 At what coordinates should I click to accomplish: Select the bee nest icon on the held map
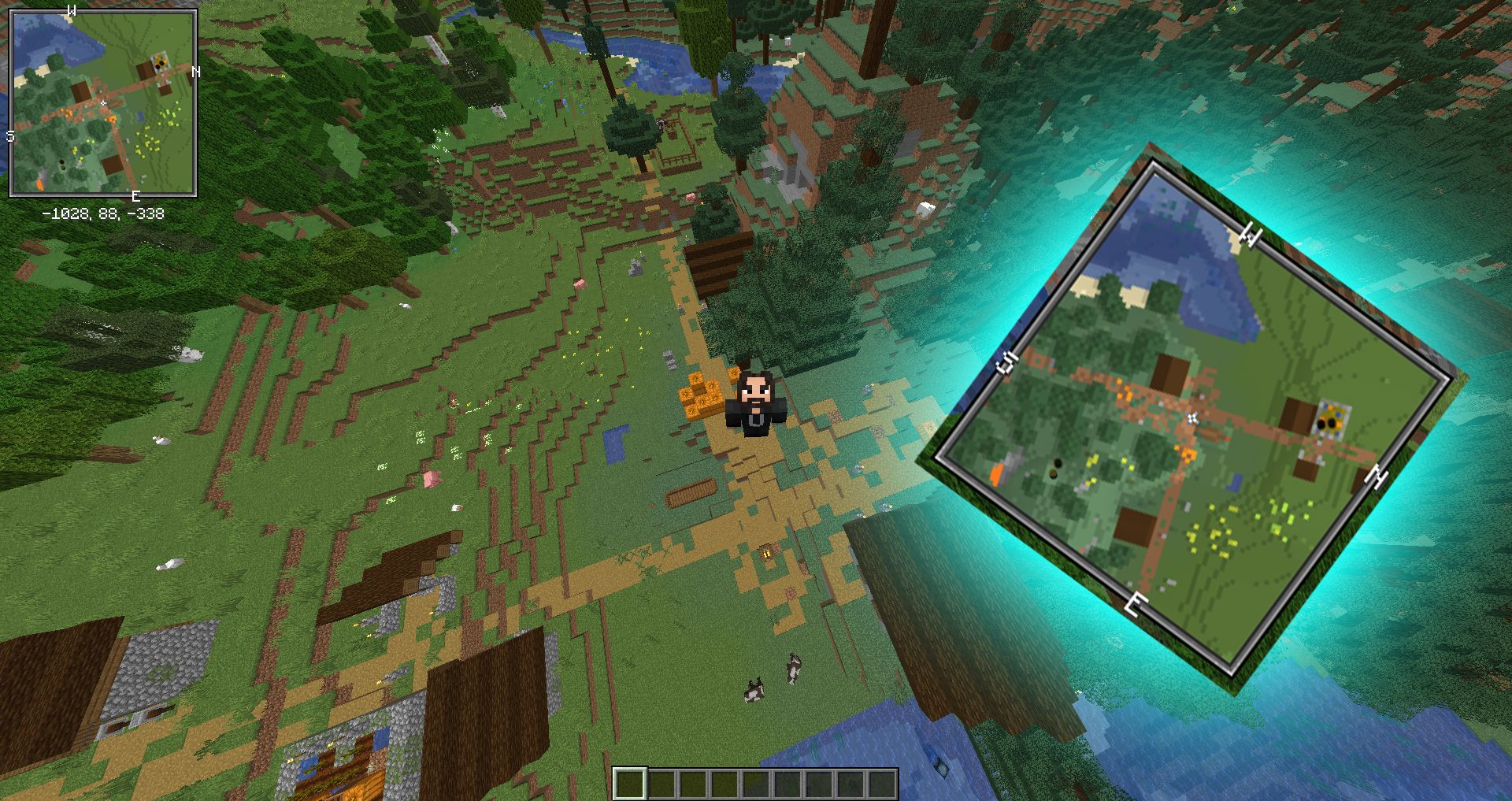click(x=1331, y=417)
